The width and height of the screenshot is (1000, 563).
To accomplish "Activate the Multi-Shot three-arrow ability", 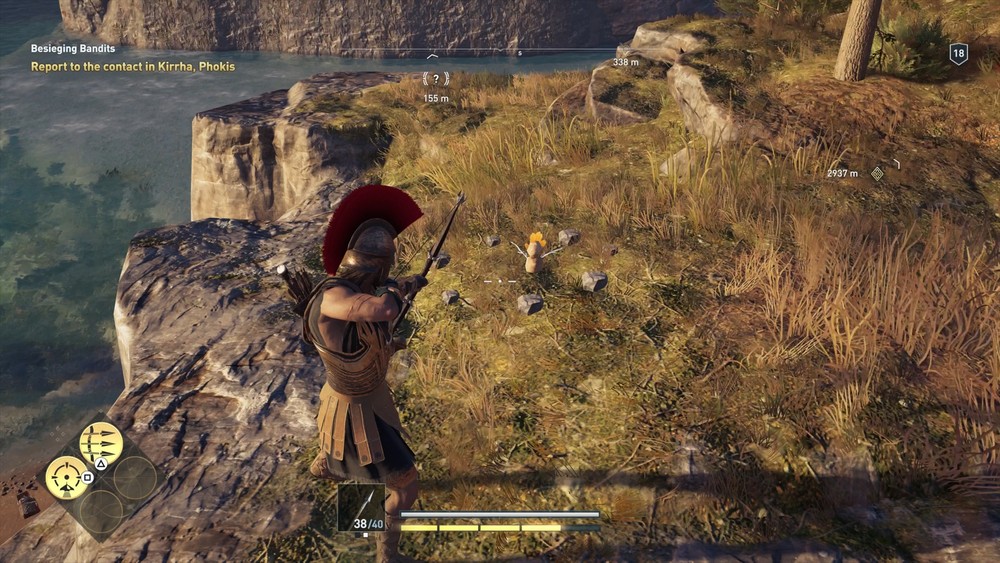I will 101,441.
